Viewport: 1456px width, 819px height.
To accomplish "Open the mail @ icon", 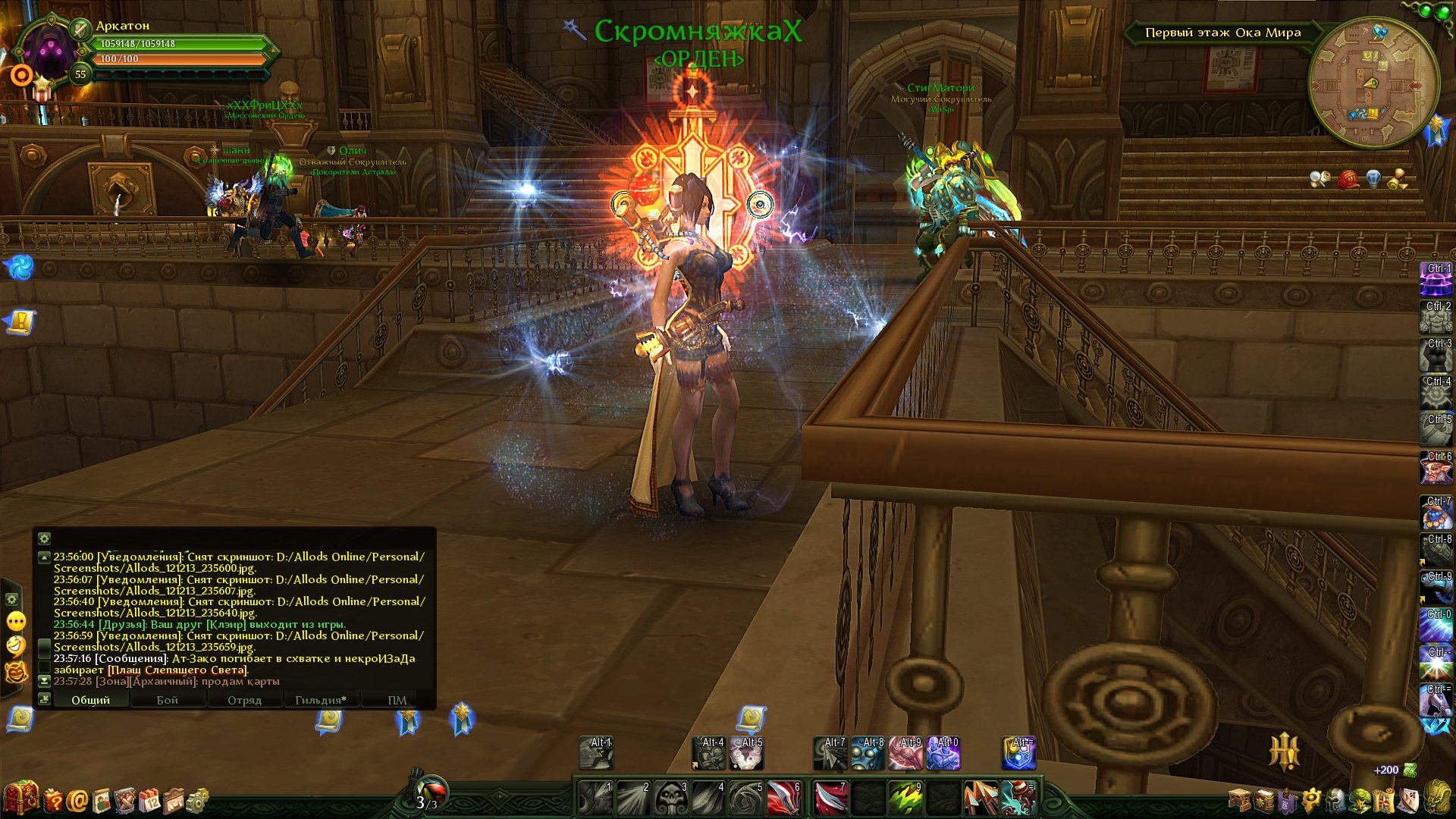I will click(x=77, y=800).
